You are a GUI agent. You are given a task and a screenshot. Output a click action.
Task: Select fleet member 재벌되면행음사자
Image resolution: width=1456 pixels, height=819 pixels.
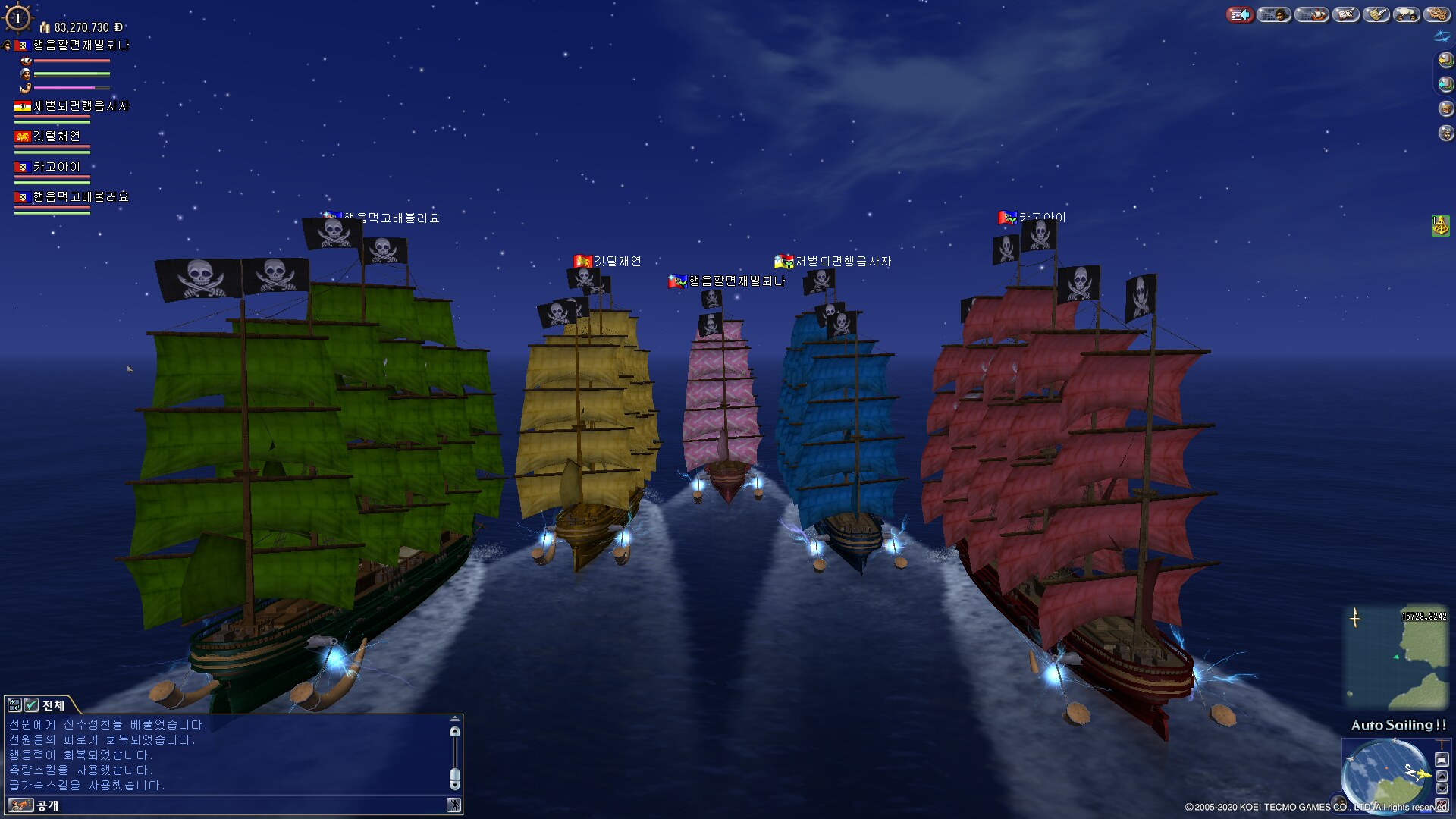point(81,106)
